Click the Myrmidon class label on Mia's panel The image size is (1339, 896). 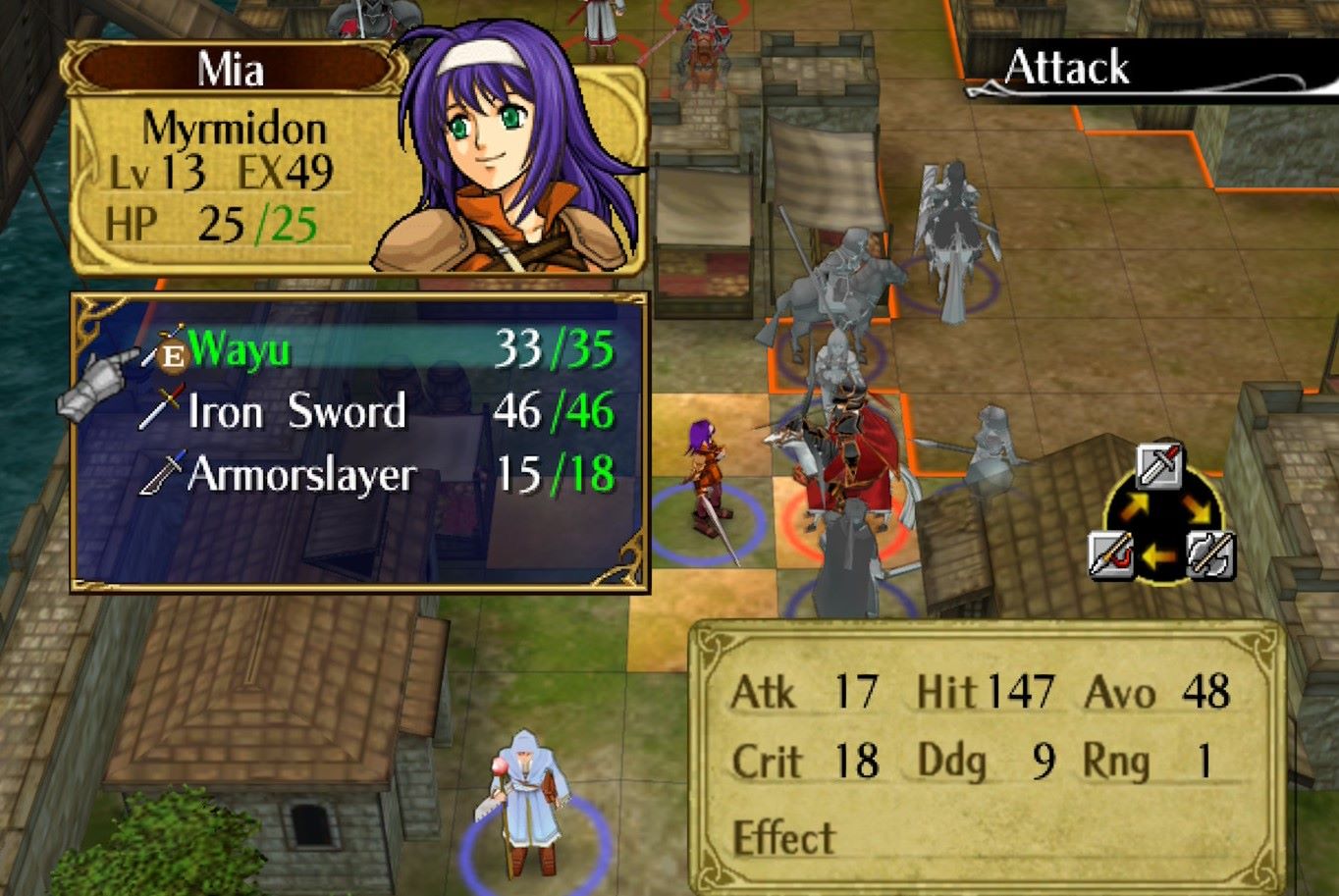(x=236, y=127)
